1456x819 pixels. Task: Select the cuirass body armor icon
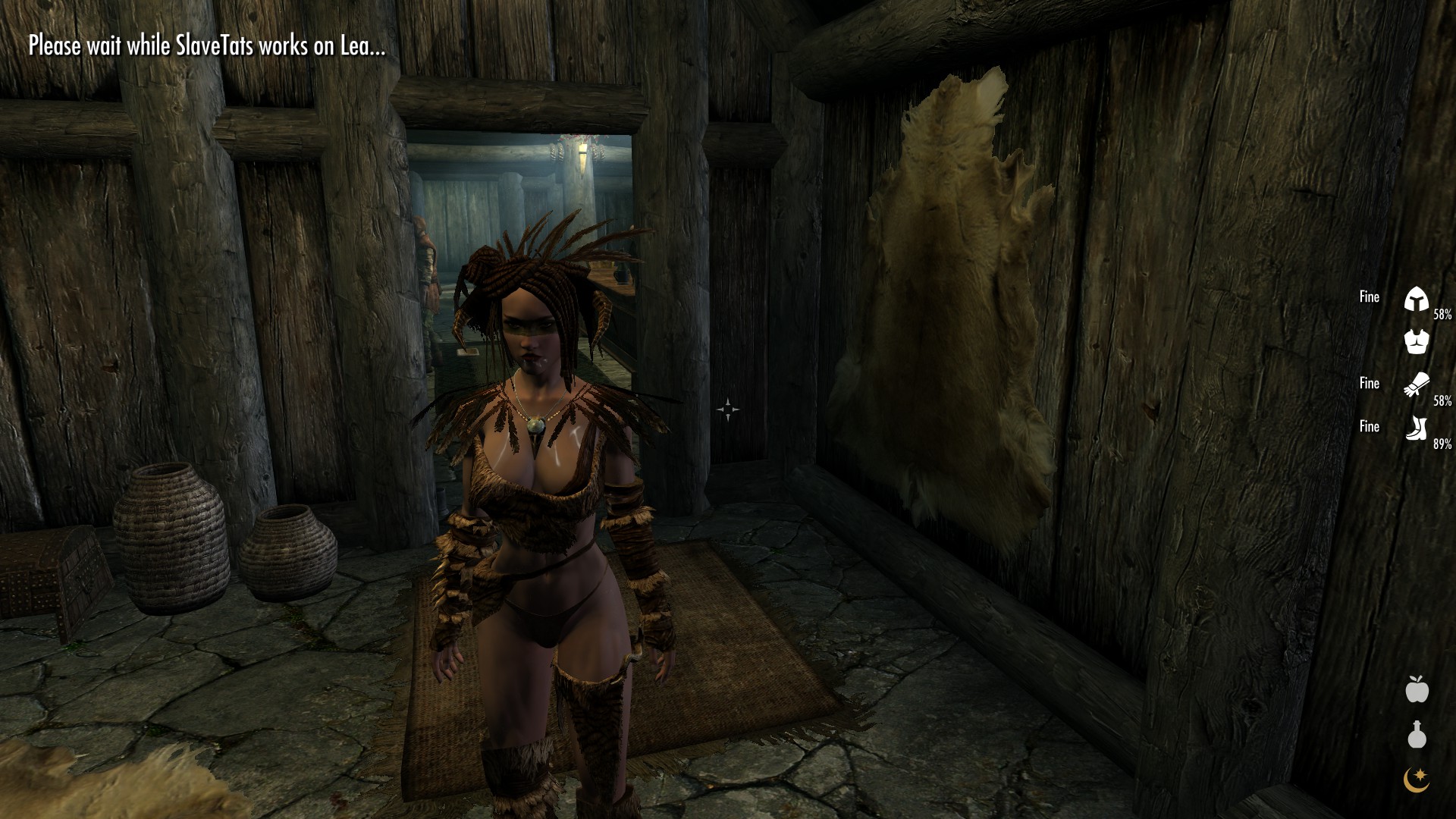(1416, 341)
